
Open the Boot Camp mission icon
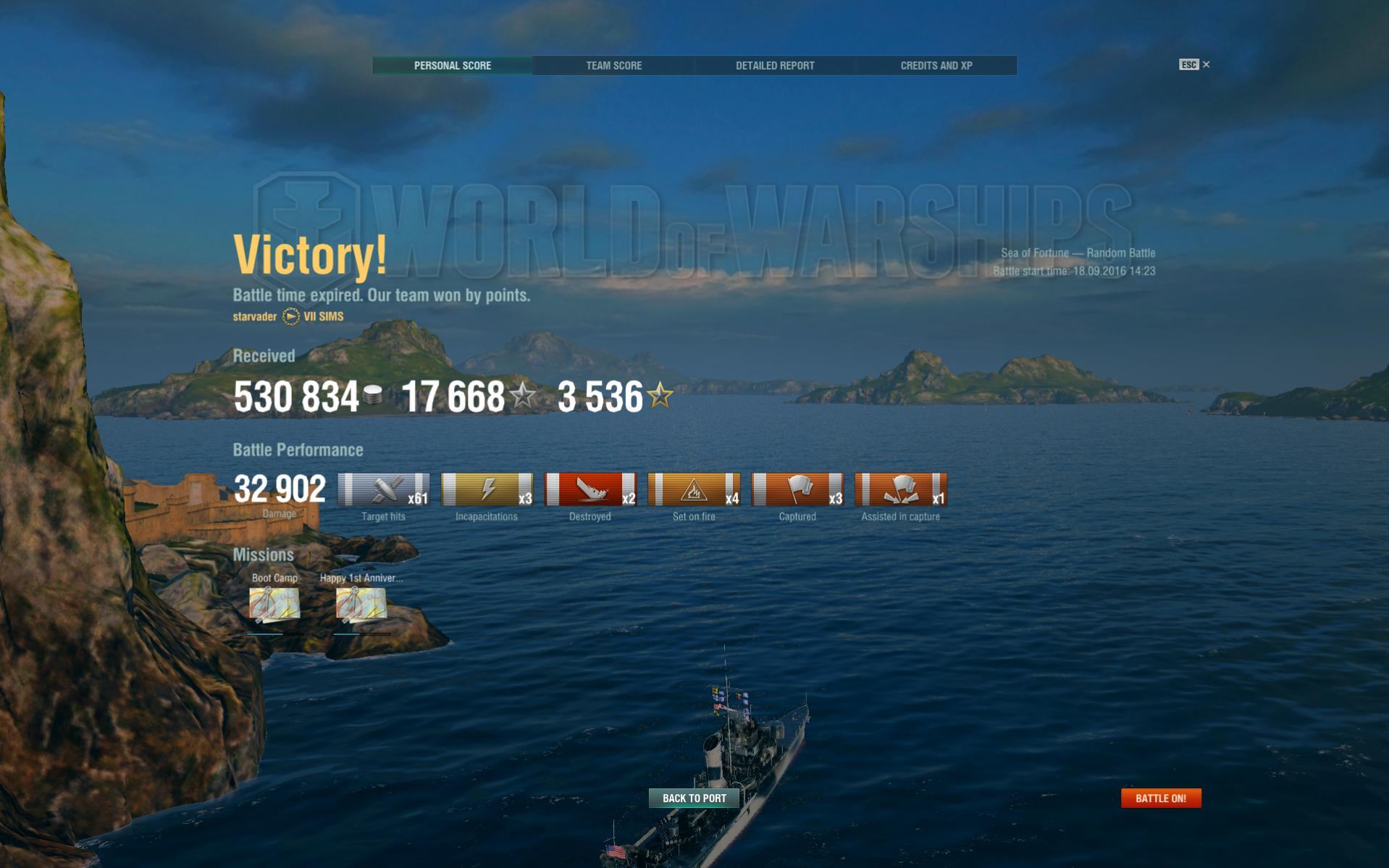click(274, 604)
